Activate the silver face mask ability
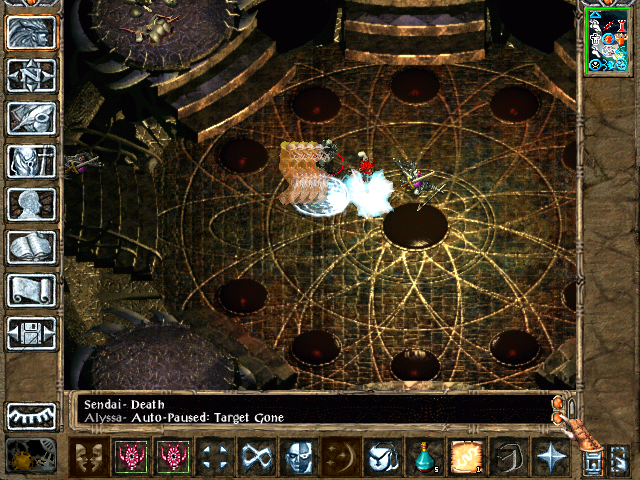The height and width of the screenshot is (480, 640). tap(299, 457)
